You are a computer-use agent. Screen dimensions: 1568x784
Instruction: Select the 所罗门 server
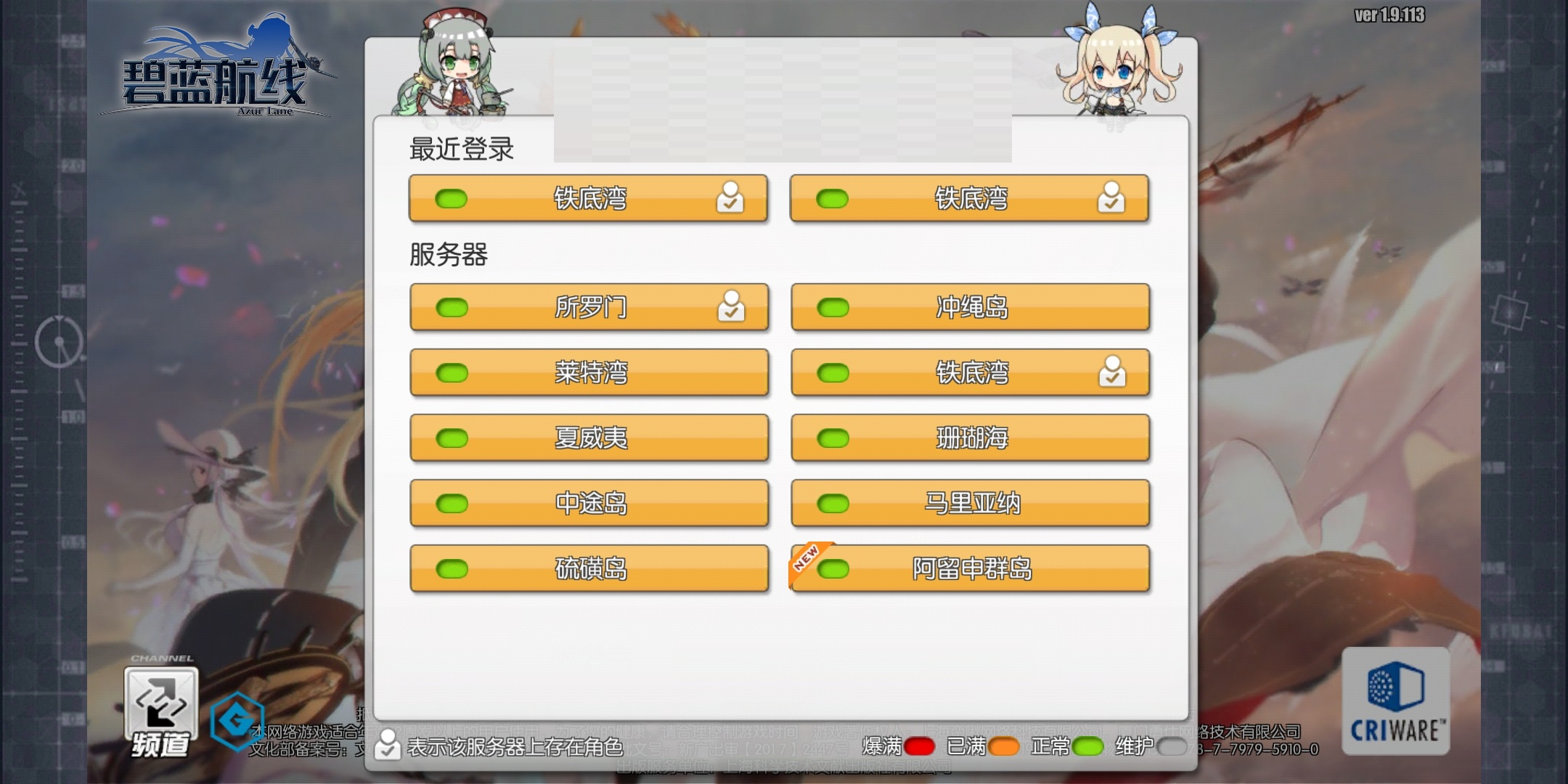pyautogui.click(x=589, y=306)
